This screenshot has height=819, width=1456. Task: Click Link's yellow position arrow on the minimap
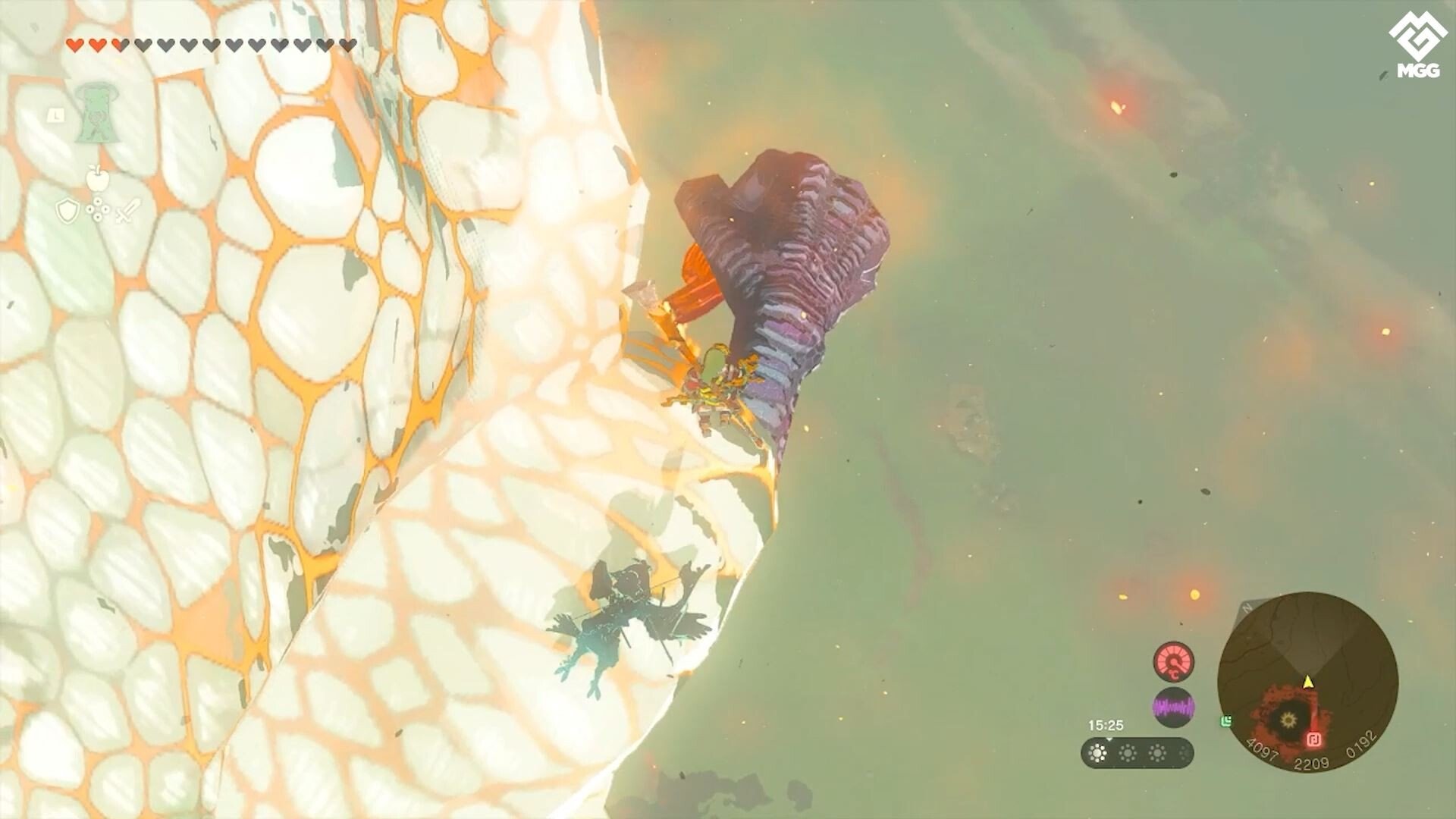(x=1308, y=682)
